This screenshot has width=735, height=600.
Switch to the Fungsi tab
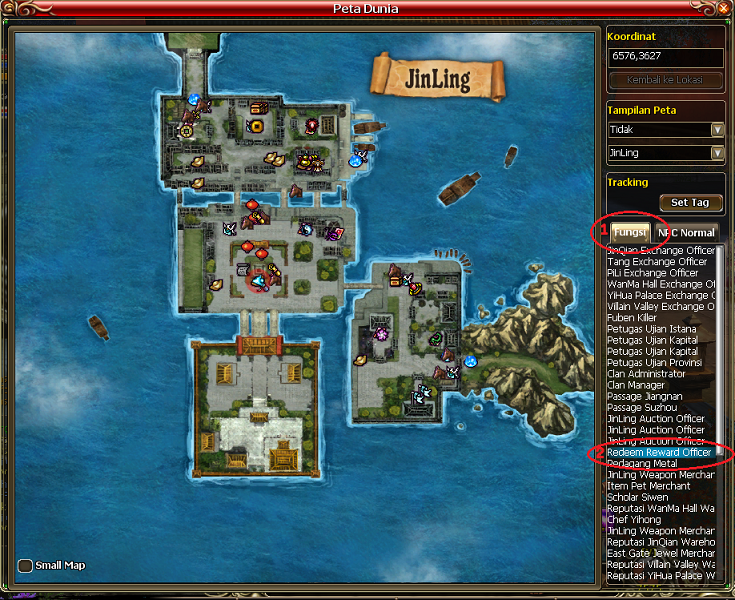(x=629, y=232)
